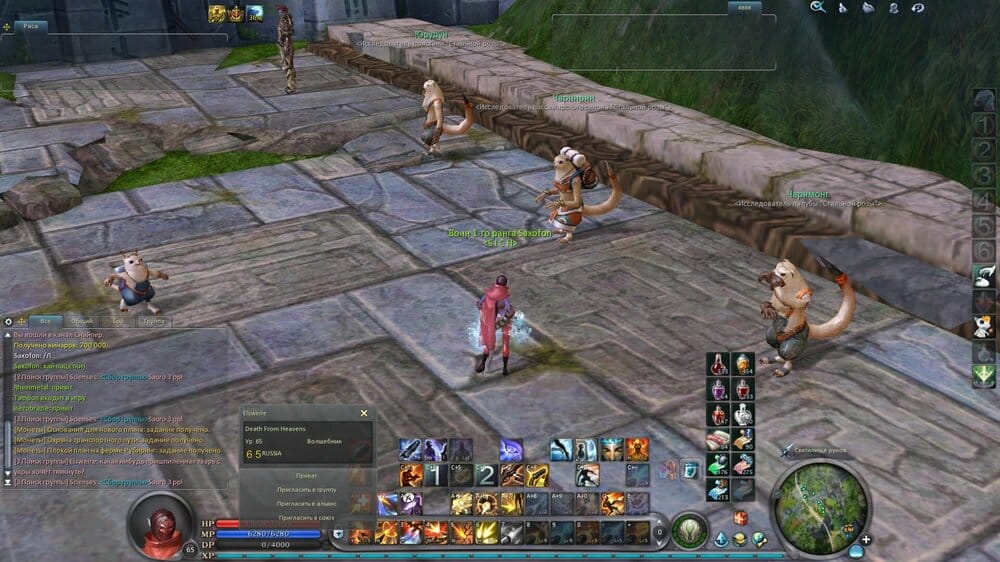Activate the green arrow button on right bar
Screen dimensions: 1000x562
click(x=983, y=375)
